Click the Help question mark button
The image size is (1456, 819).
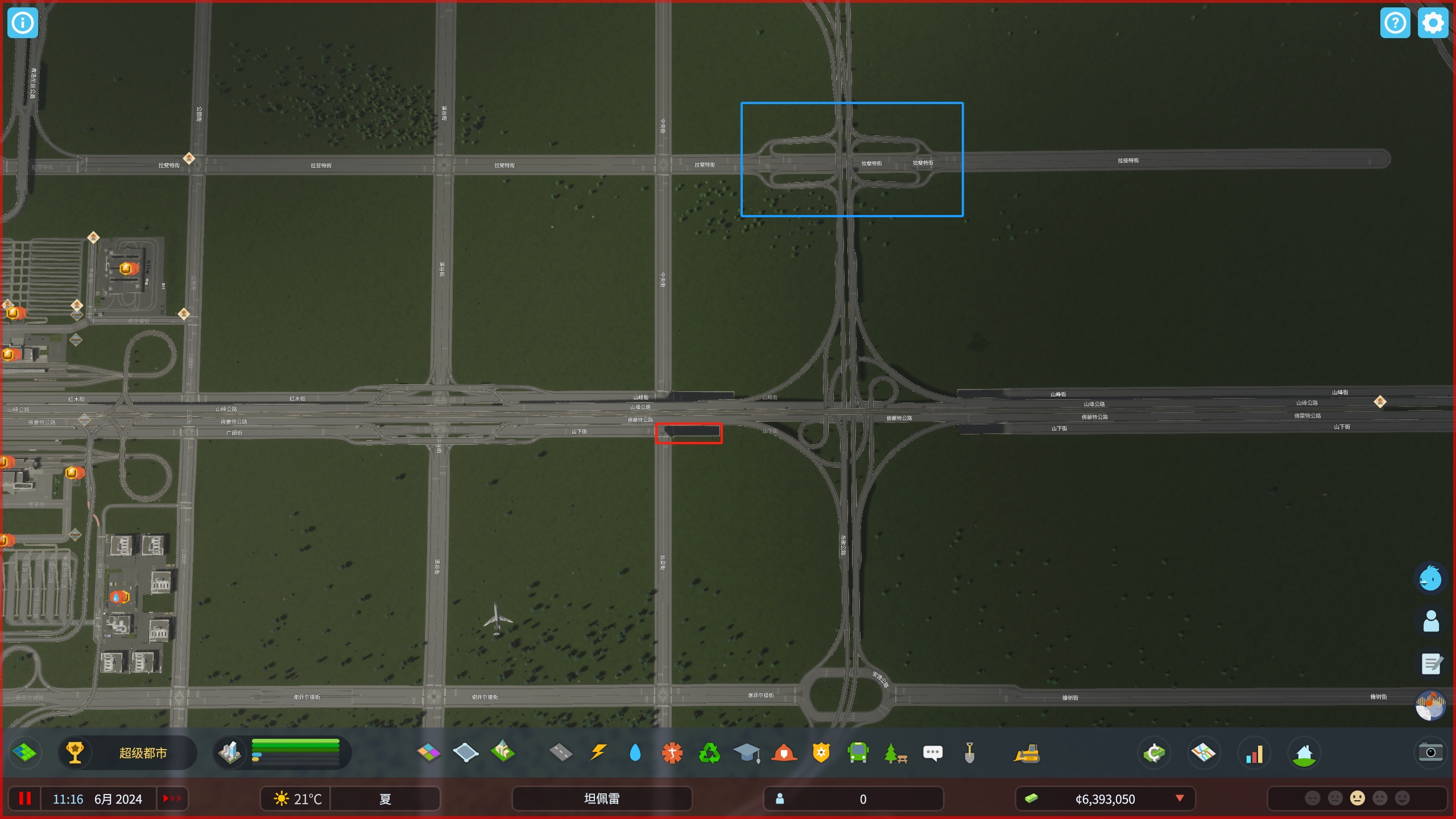pyautogui.click(x=1395, y=23)
